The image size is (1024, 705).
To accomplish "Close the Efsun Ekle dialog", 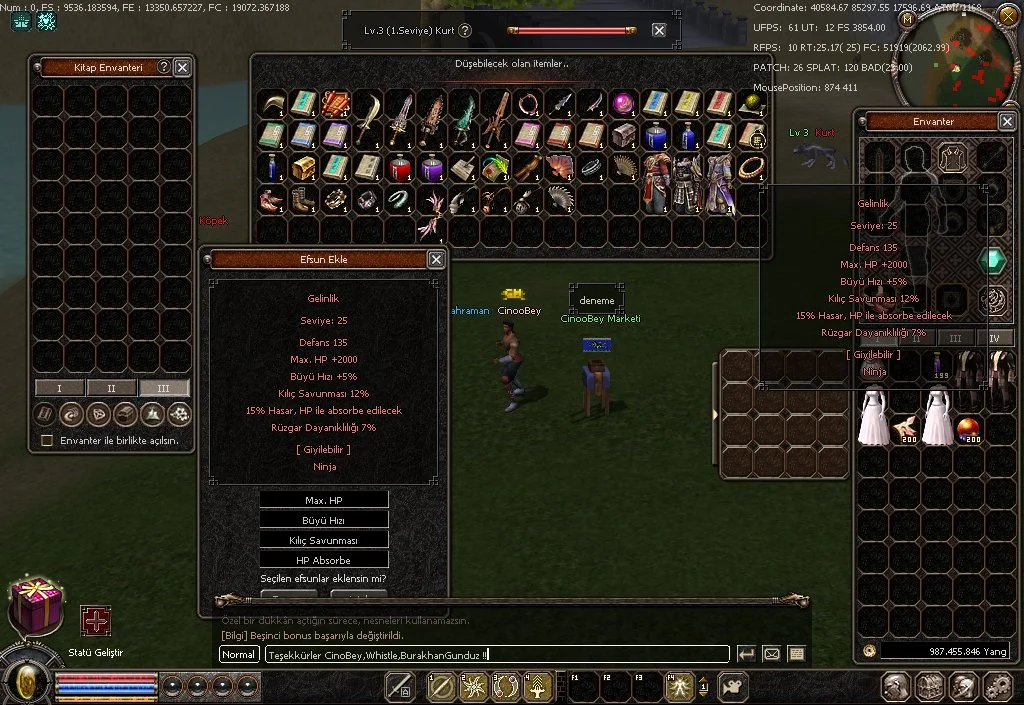I will click(x=436, y=259).
